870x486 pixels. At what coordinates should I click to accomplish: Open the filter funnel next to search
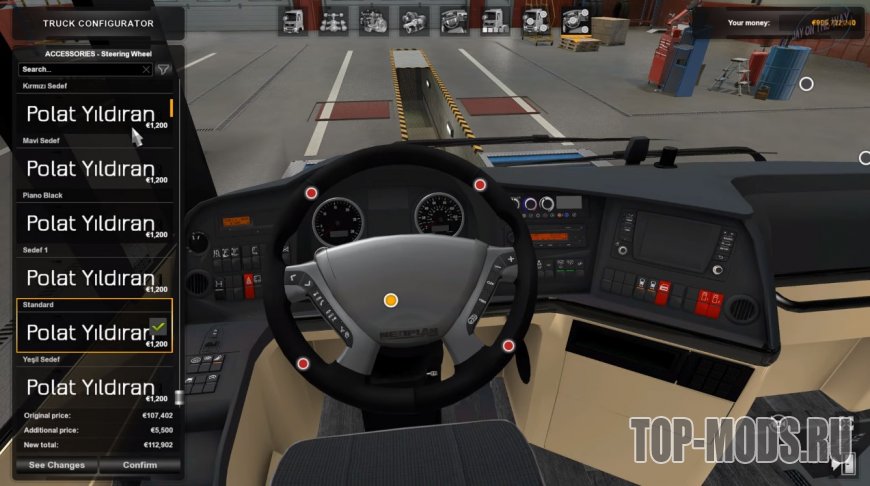[163, 70]
